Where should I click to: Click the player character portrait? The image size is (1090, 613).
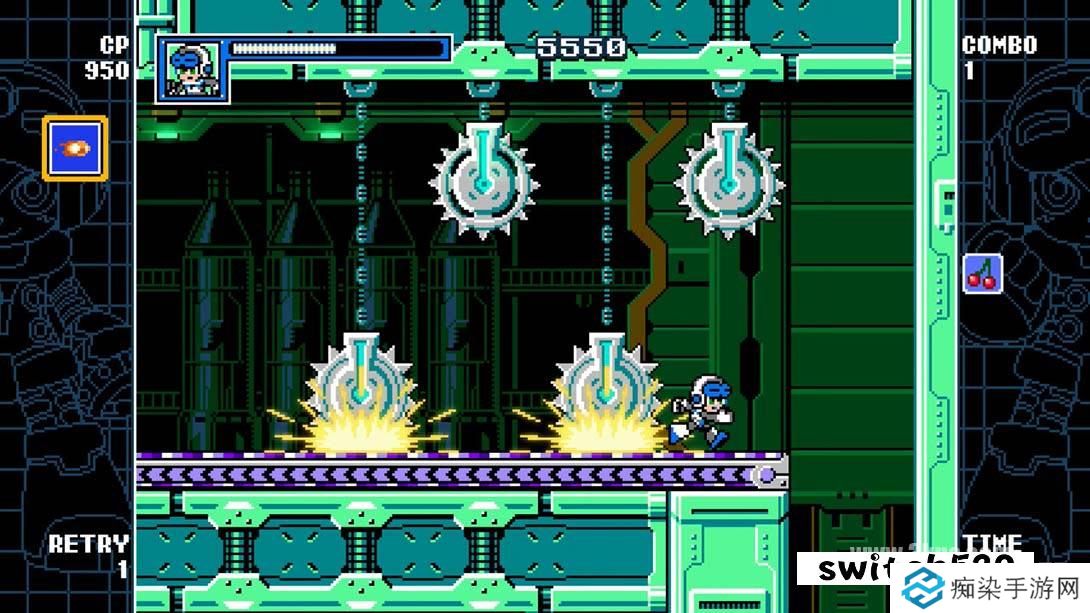coord(193,70)
